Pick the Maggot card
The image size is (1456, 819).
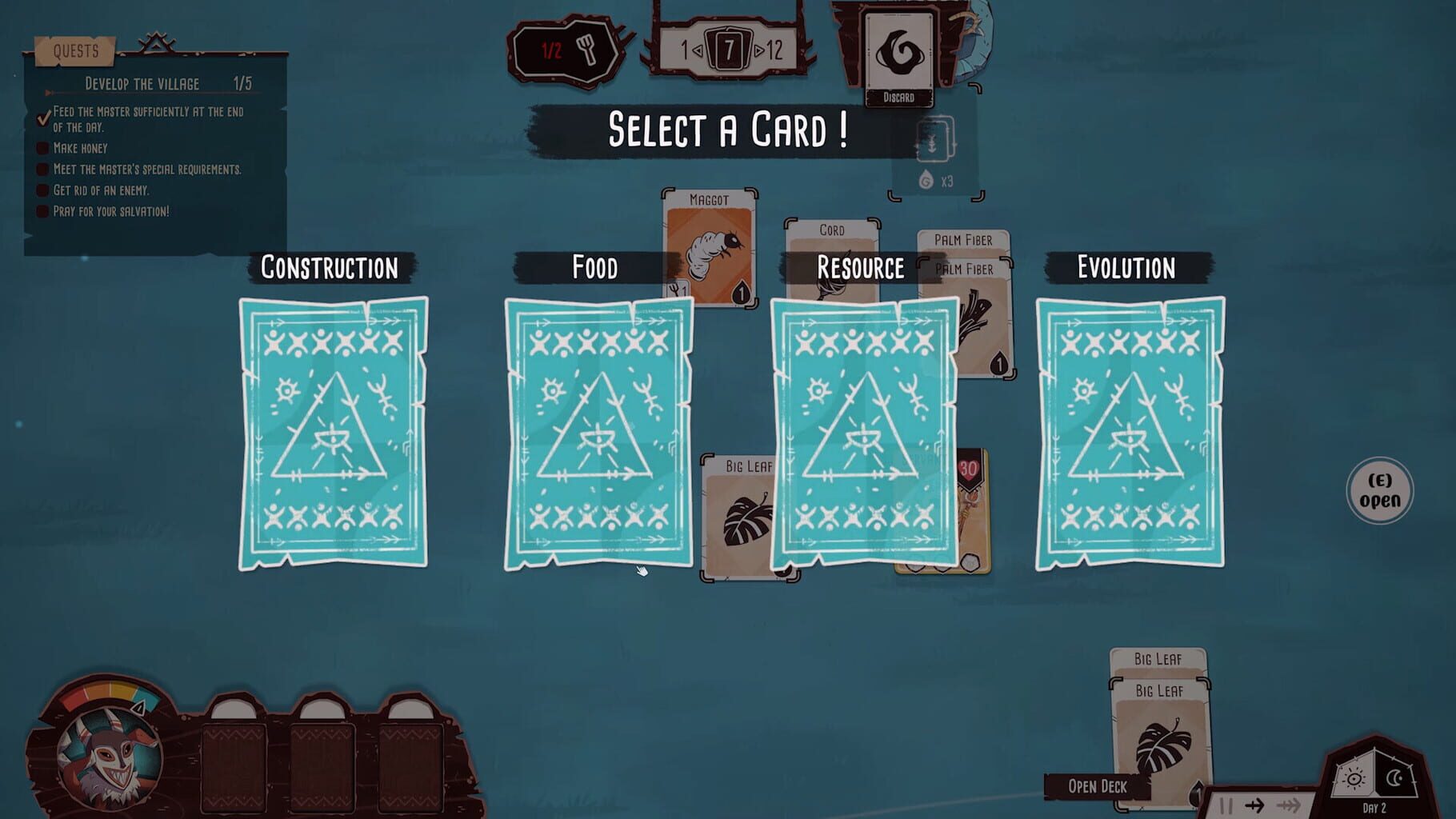tap(706, 240)
